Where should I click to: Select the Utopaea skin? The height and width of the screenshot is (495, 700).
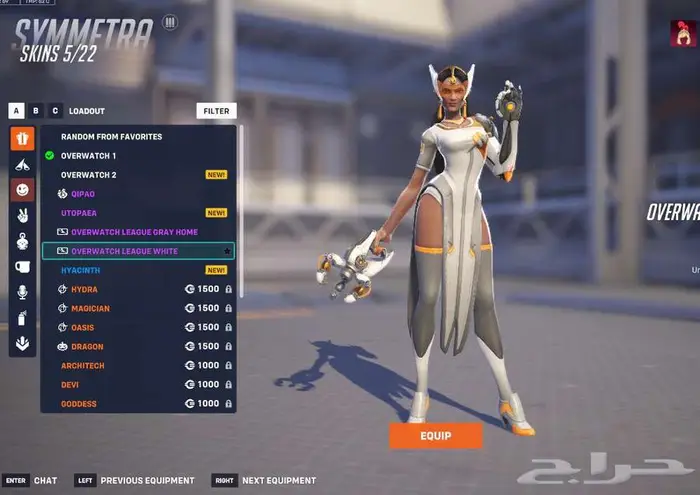point(78,213)
